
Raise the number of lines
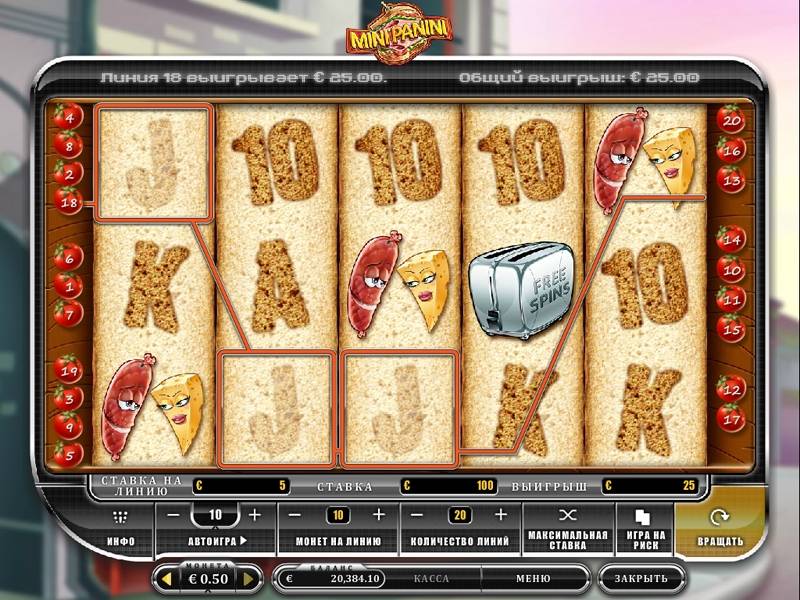point(502,515)
